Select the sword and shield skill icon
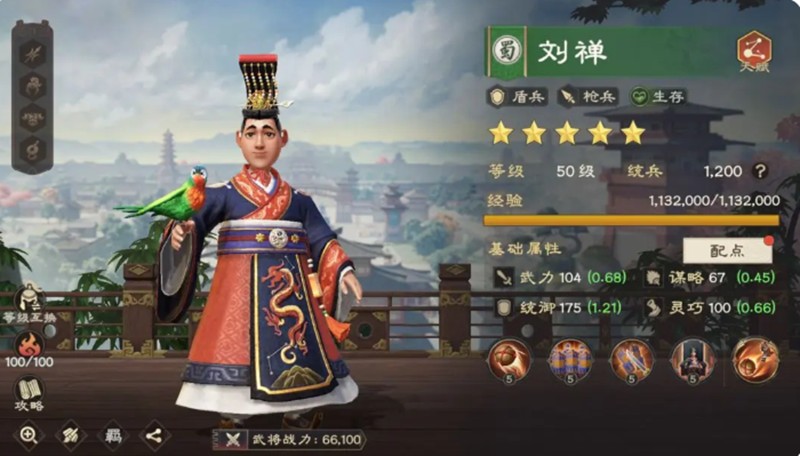 (632, 360)
